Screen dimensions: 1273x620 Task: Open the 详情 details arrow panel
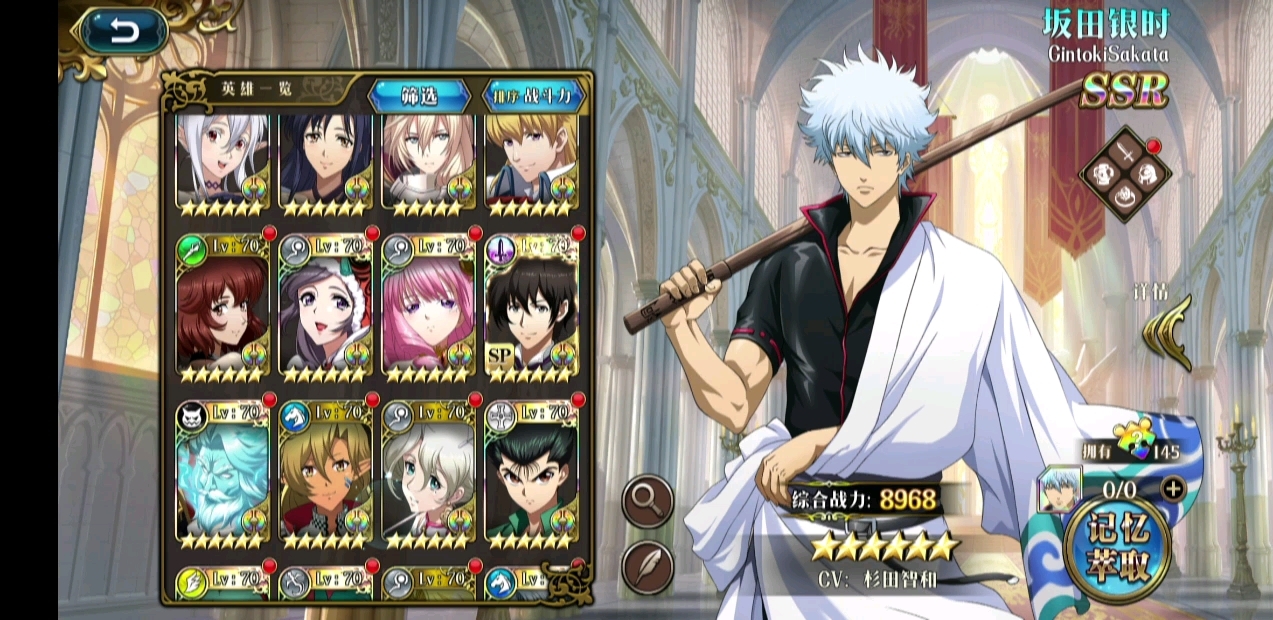[1166, 332]
